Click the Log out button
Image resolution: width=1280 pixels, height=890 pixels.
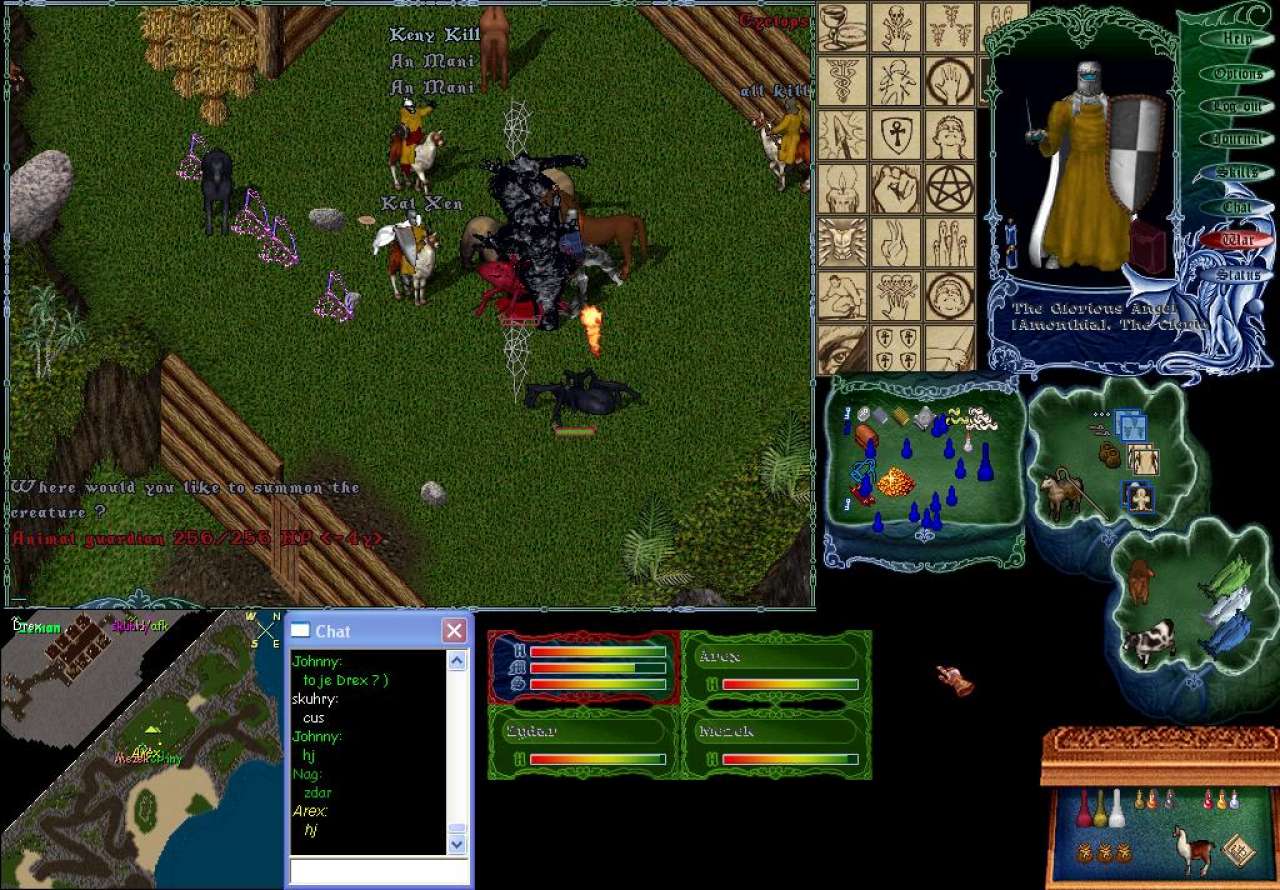pos(1237,106)
